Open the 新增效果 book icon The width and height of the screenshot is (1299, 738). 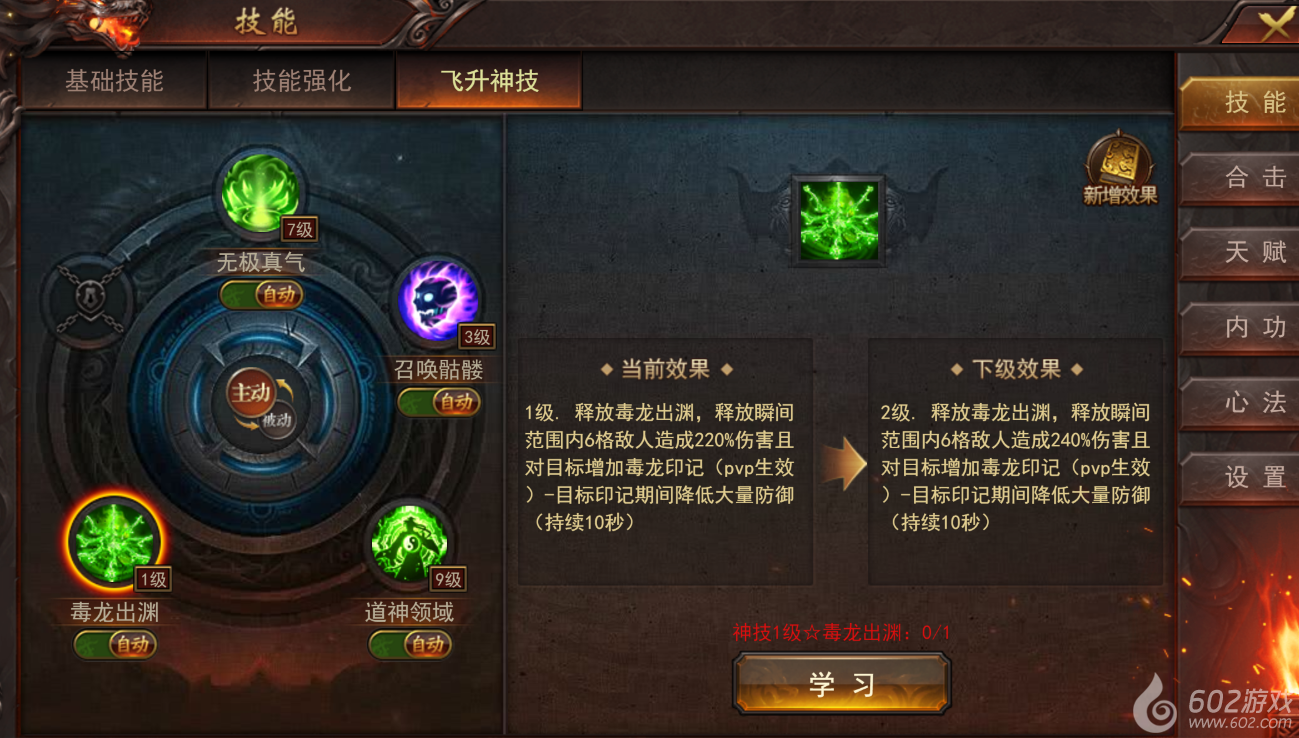point(1120,168)
